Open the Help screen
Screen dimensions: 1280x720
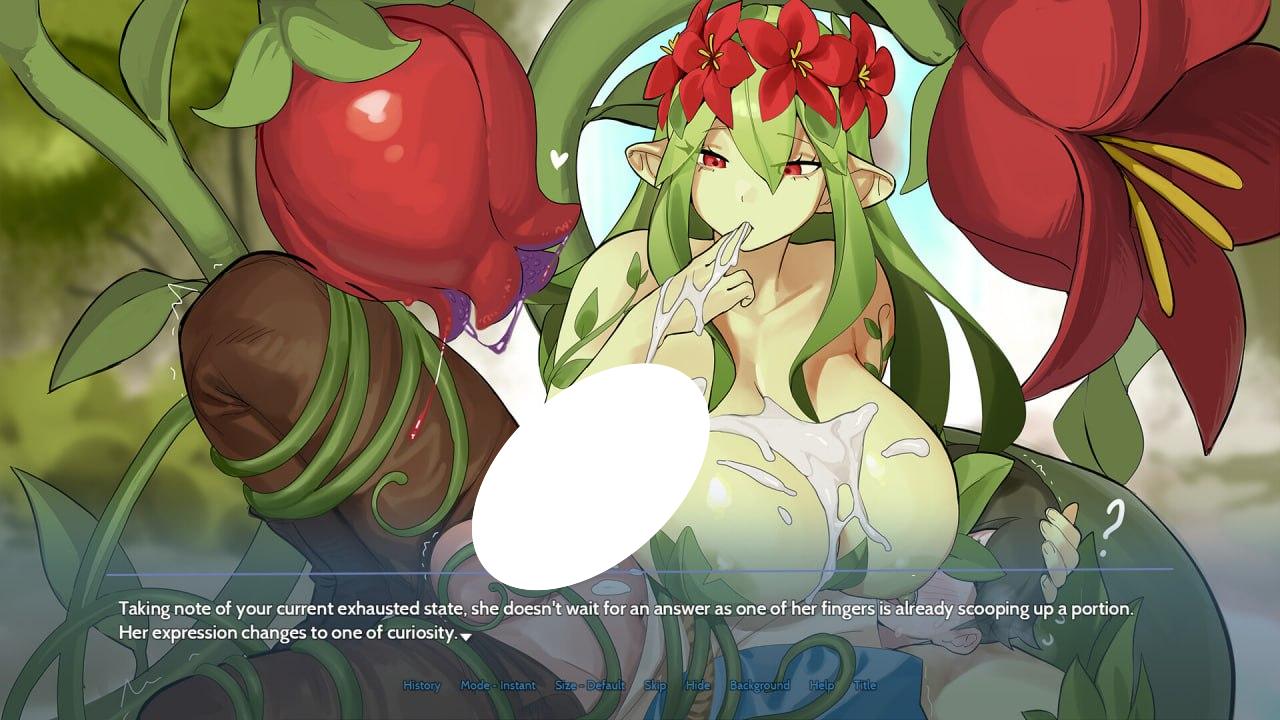(x=822, y=686)
